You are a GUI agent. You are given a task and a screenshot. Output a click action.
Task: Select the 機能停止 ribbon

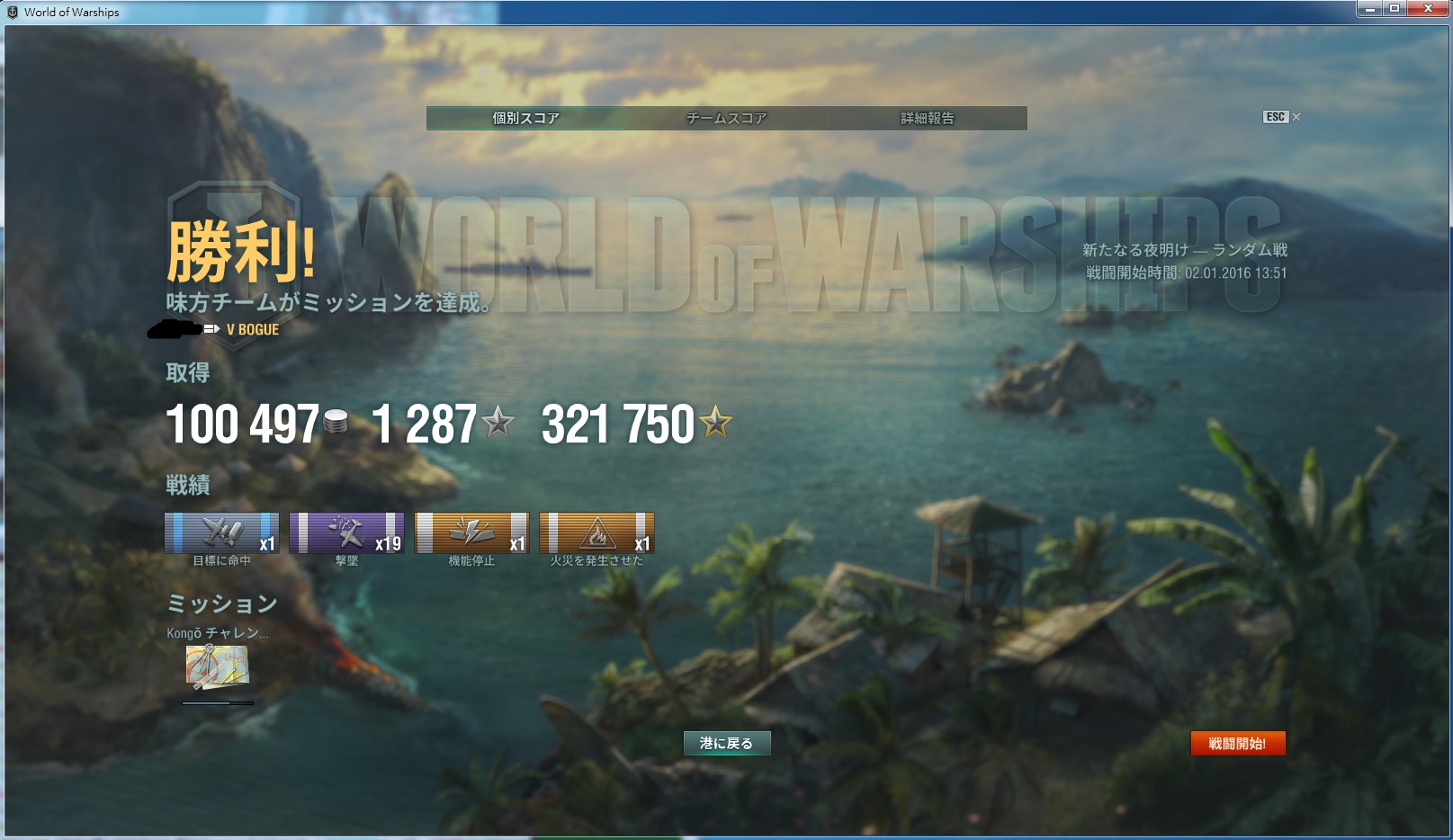pyautogui.click(x=471, y=532)
